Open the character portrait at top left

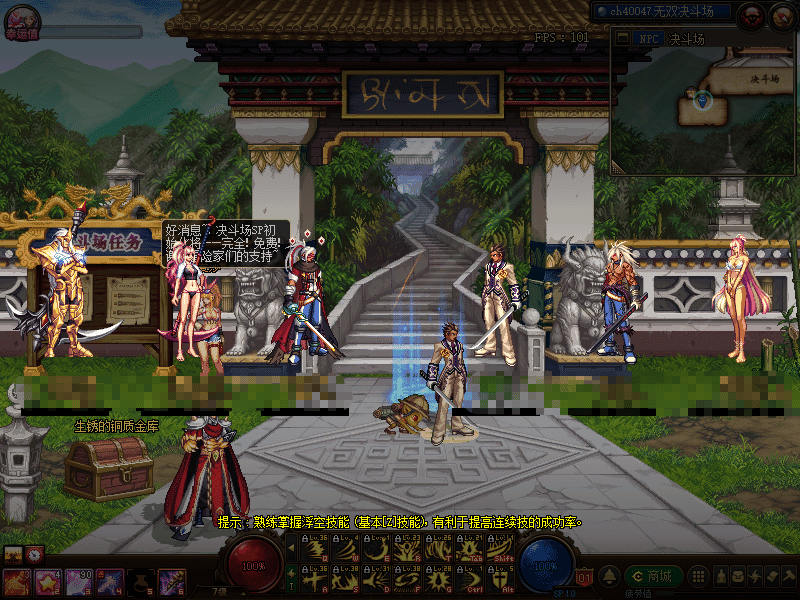pos(21,15)
